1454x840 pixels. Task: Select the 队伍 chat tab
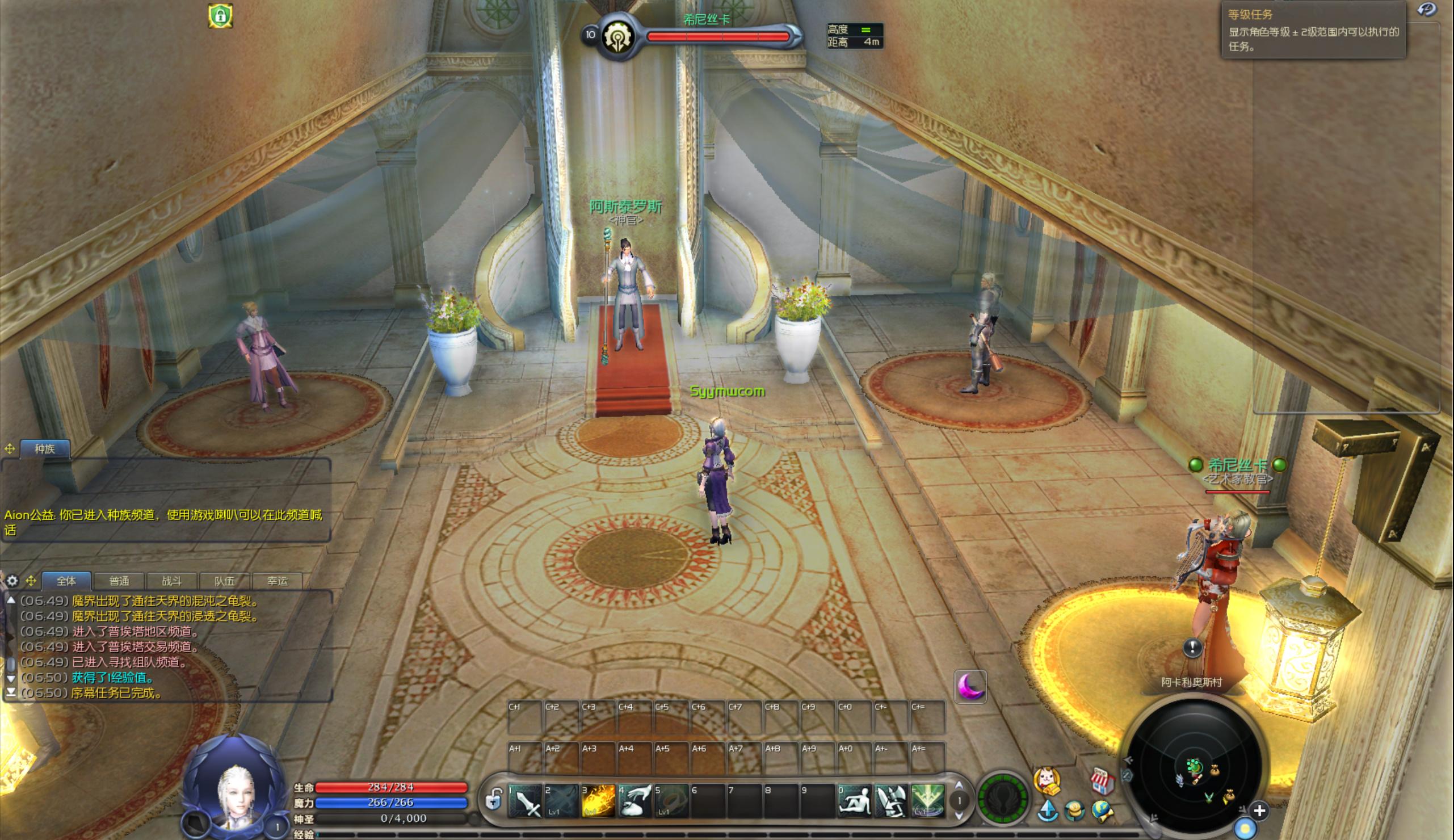[x=224, y=581]
